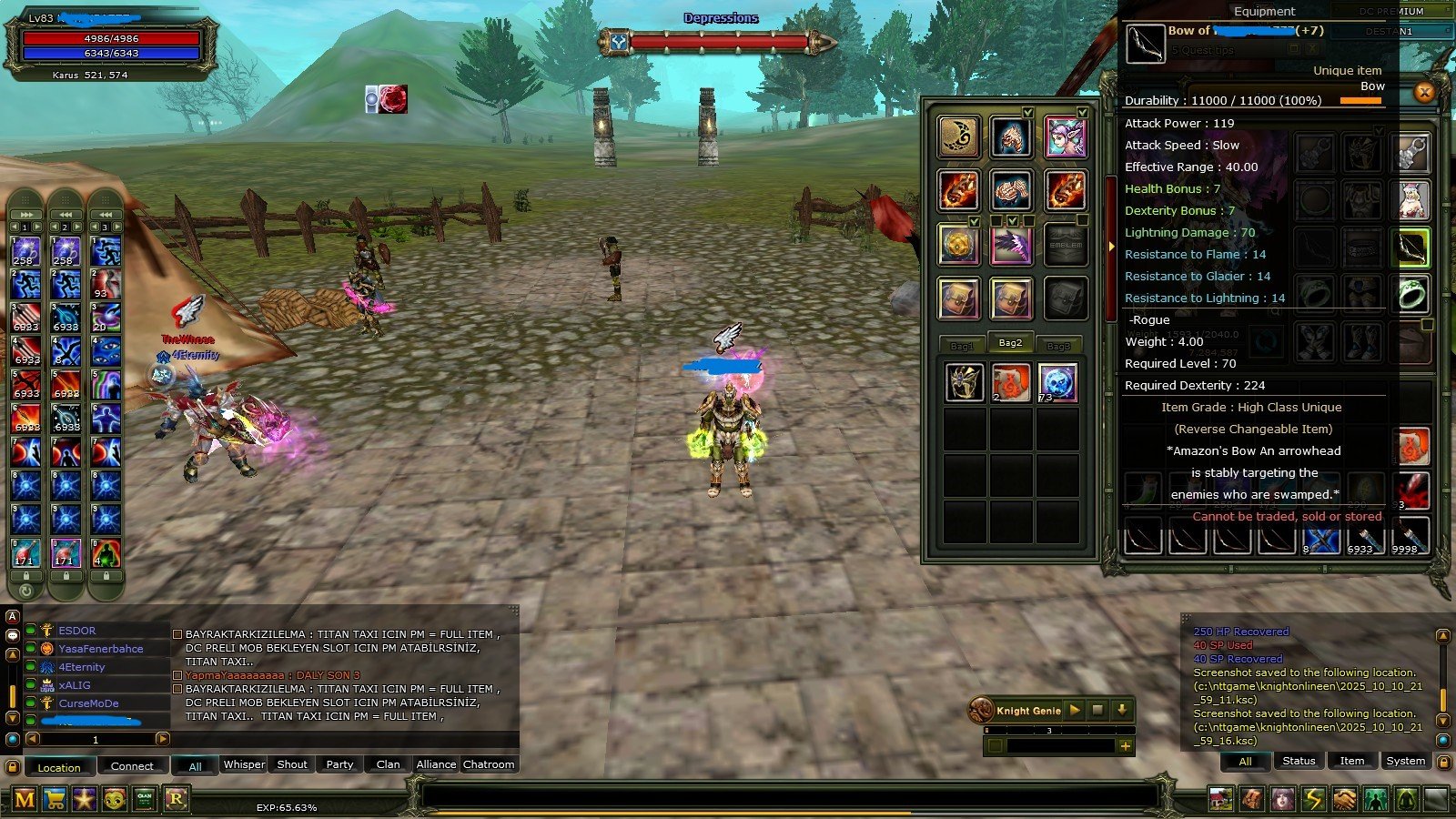Screen dimensions: 1456x819
Task: Select ESDOR in the player list
Action: [x=77, y=630]
